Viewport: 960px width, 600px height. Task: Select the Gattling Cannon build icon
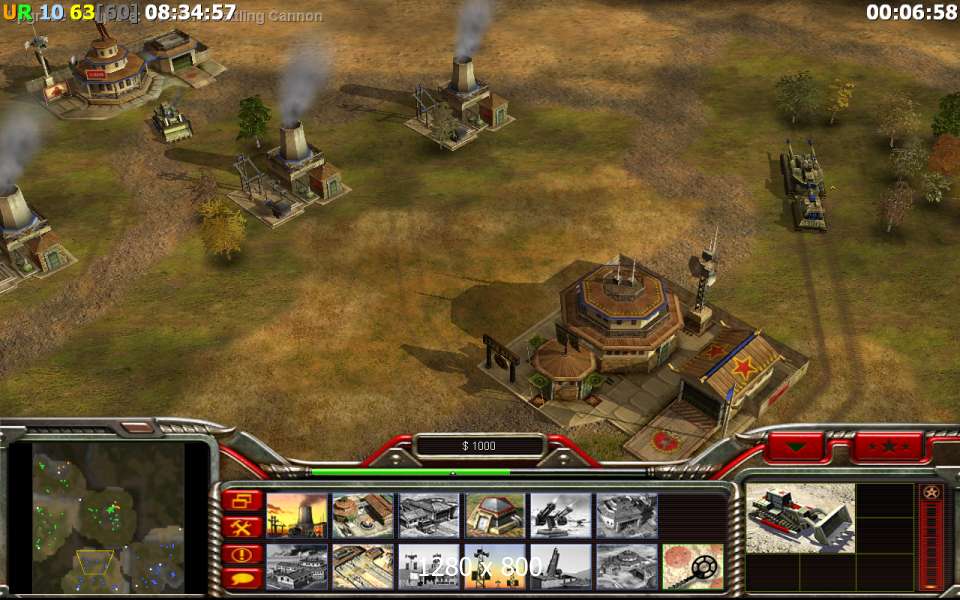tap(561, 515)
